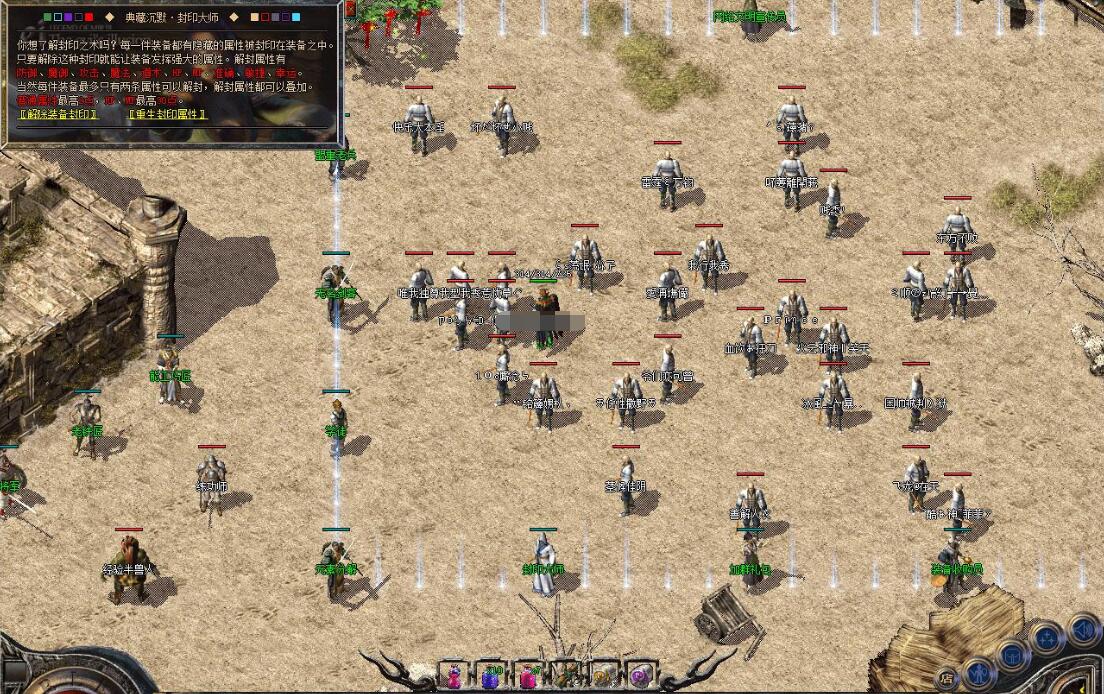Use the pink potion in first hotbar slot
This screenshot has height=694, width=1104.
pos(456,676)
